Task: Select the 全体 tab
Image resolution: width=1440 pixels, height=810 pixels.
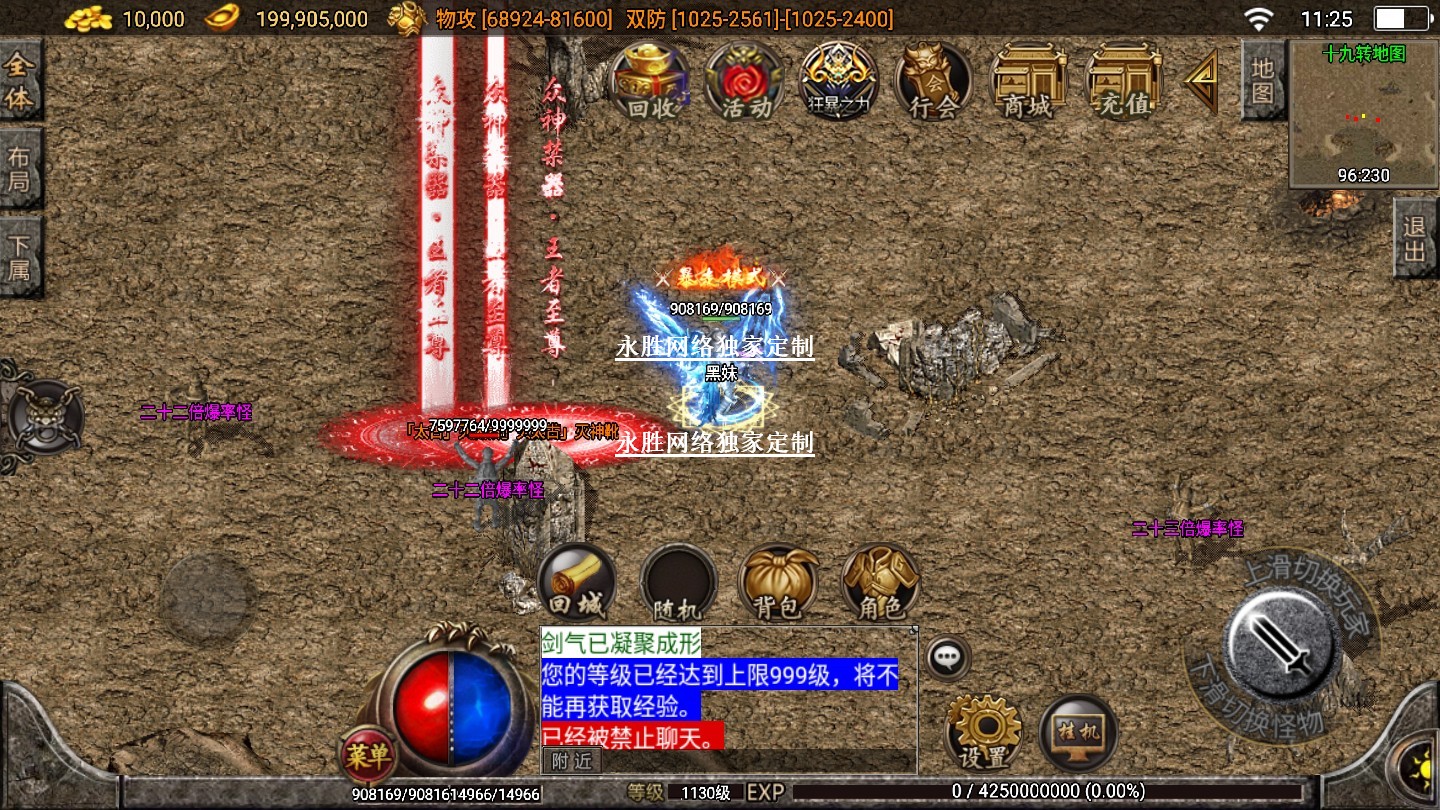Action: pos(20,82)
